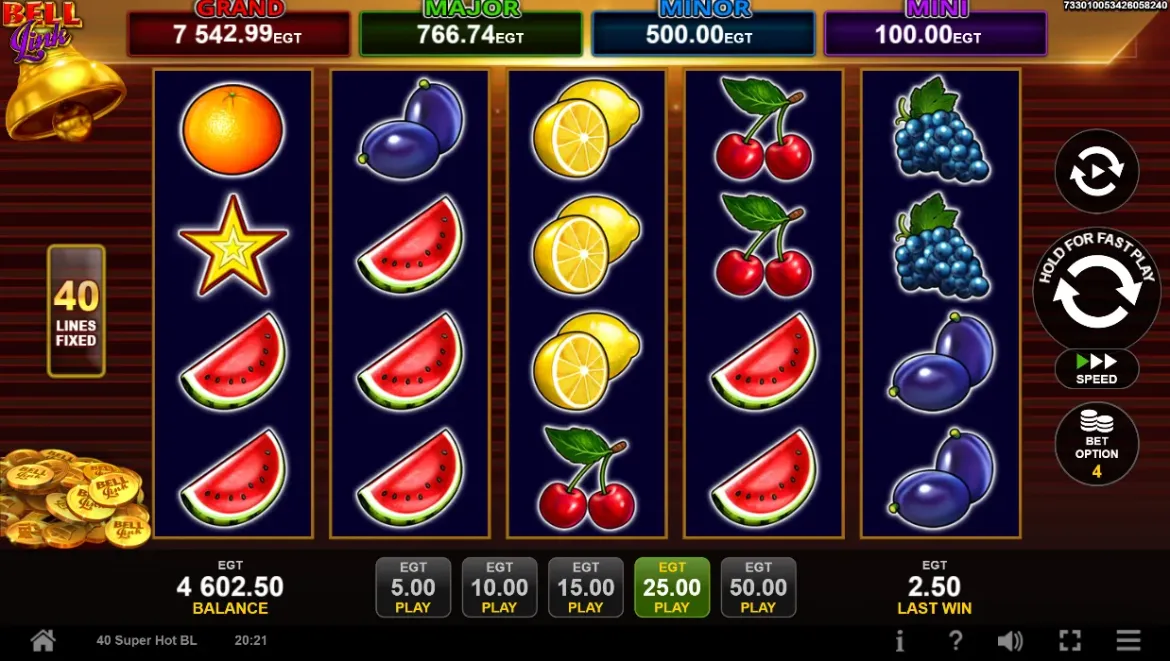Viewport: 1170px width, 661px height.
Task: Open the hamburger menu
Action: 1129,640
